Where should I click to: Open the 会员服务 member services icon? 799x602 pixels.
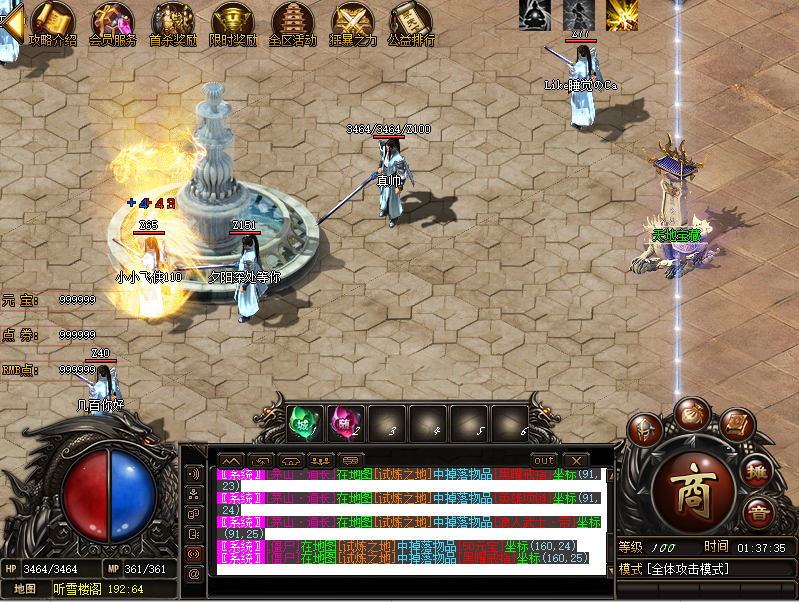tap(112, 24)
